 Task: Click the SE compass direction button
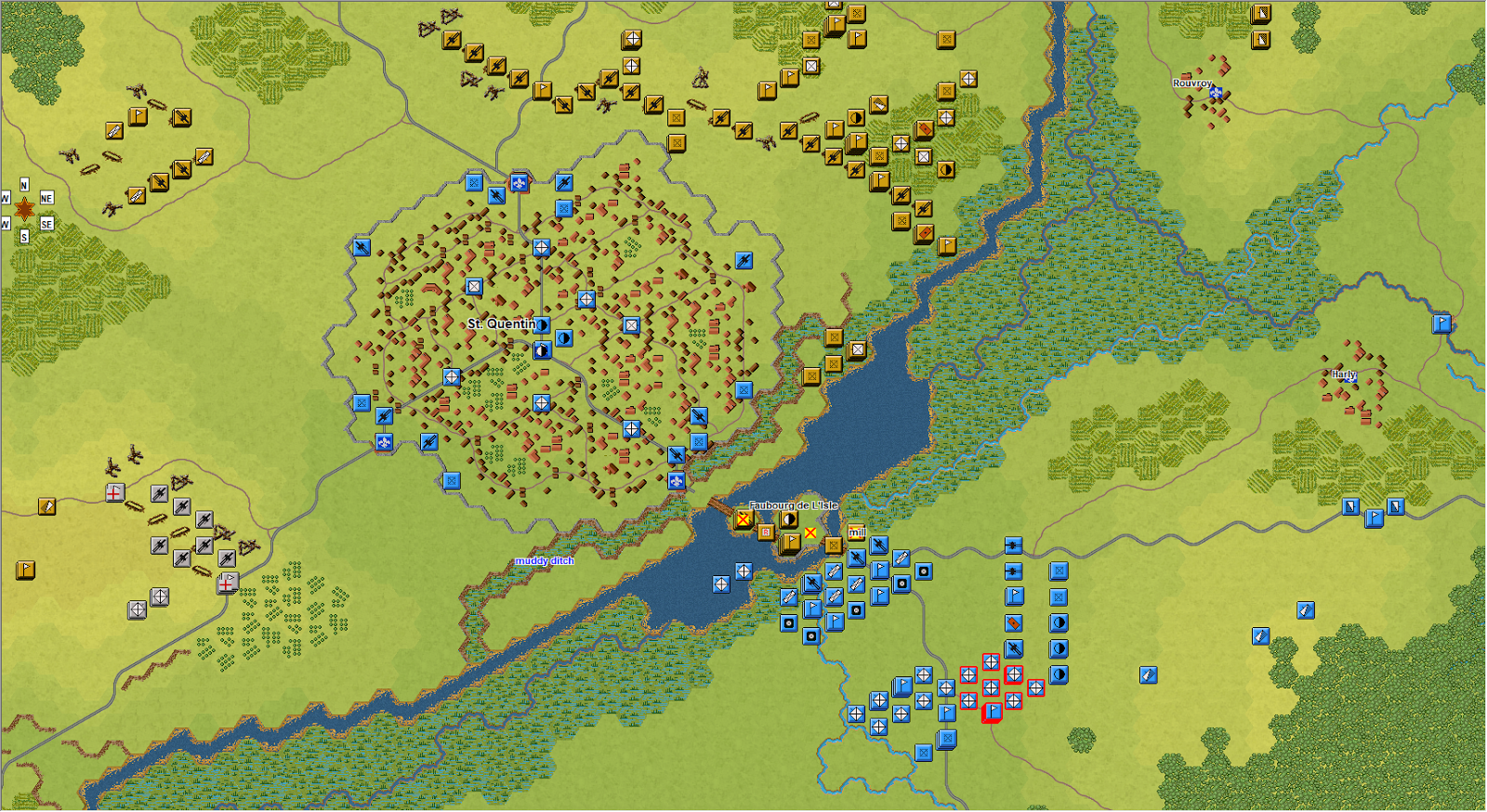[x=46, y=224]
